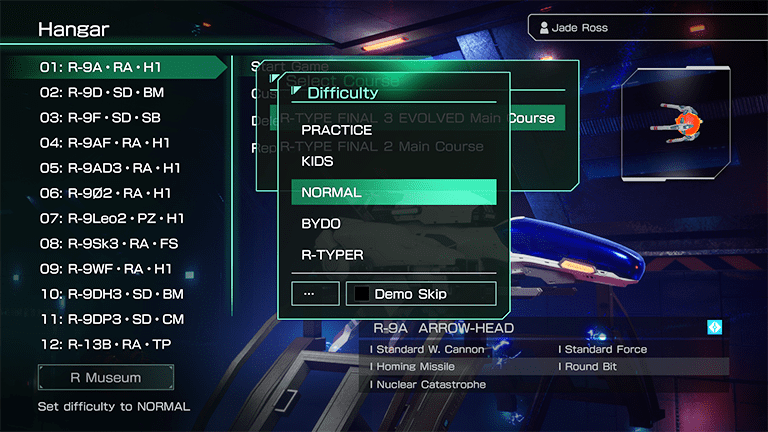Screen dimensions: 768x432
Task: Choose ship 12: R-13B RA TP
Action: click(x=105, y=344)
